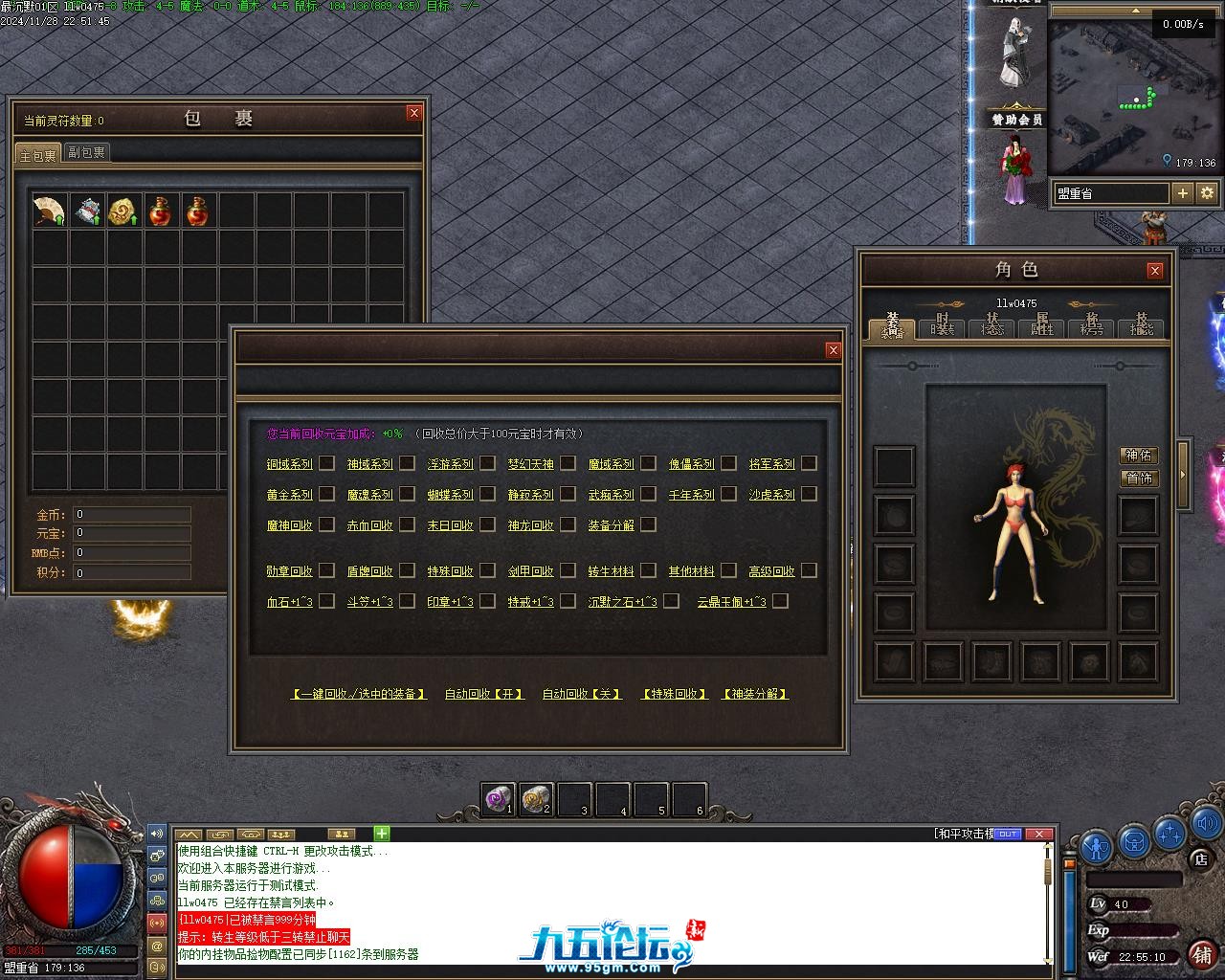Switch to the 副包裹 secondary bag tab
Screen dimensions: 1225x980
click(x=86, y=152)
